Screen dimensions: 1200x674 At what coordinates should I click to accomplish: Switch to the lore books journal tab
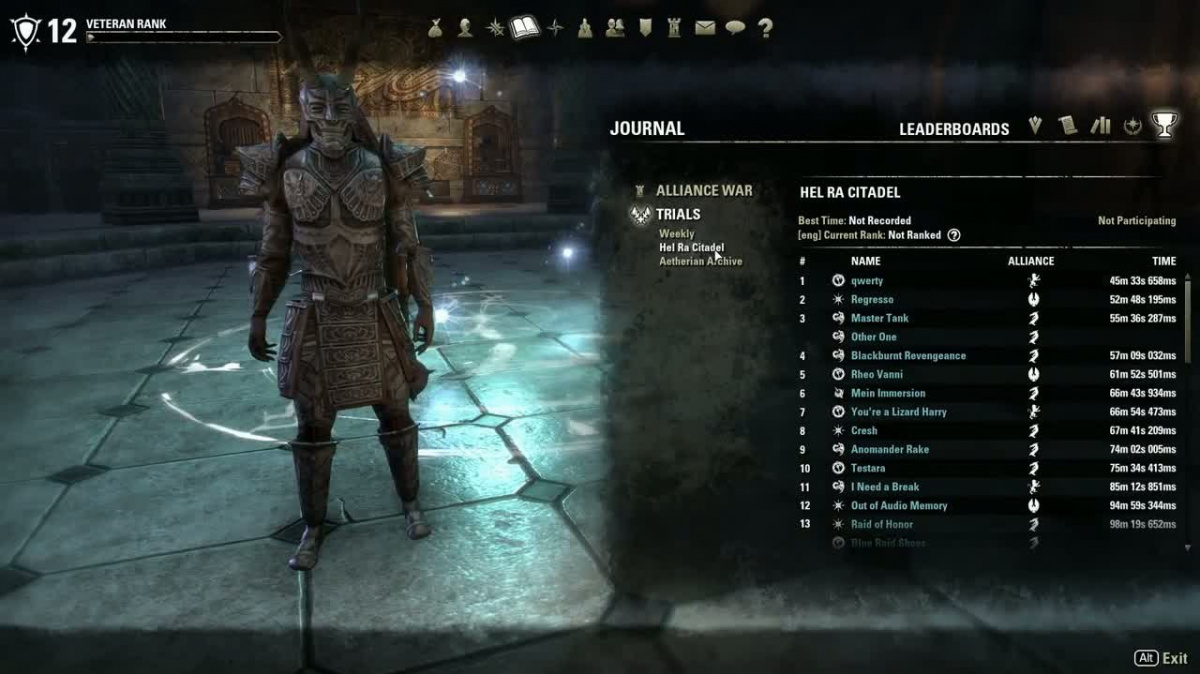pyautogui.click(x=1100, y=126)
